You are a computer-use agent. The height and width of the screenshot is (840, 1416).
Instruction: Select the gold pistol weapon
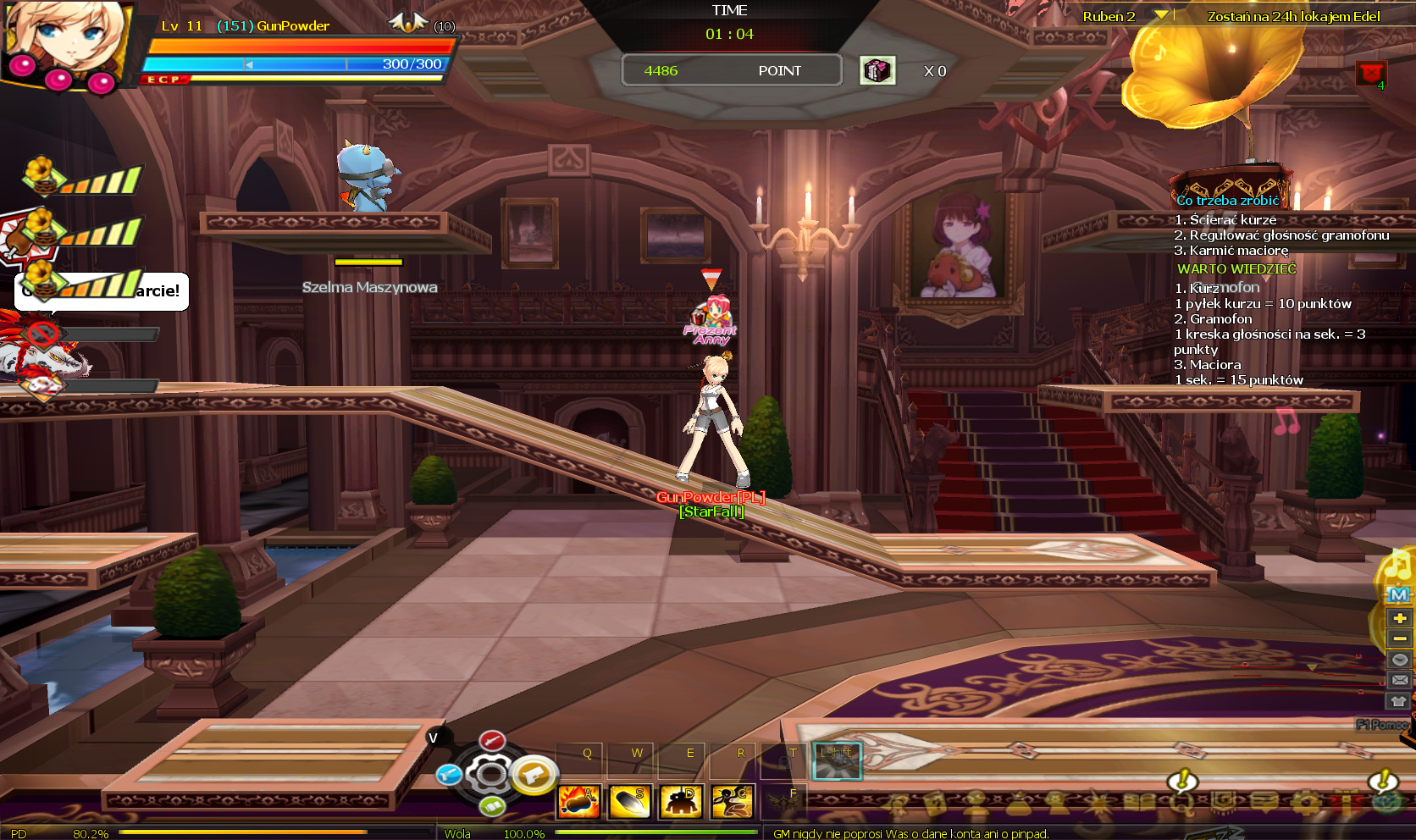click(534, 773)
